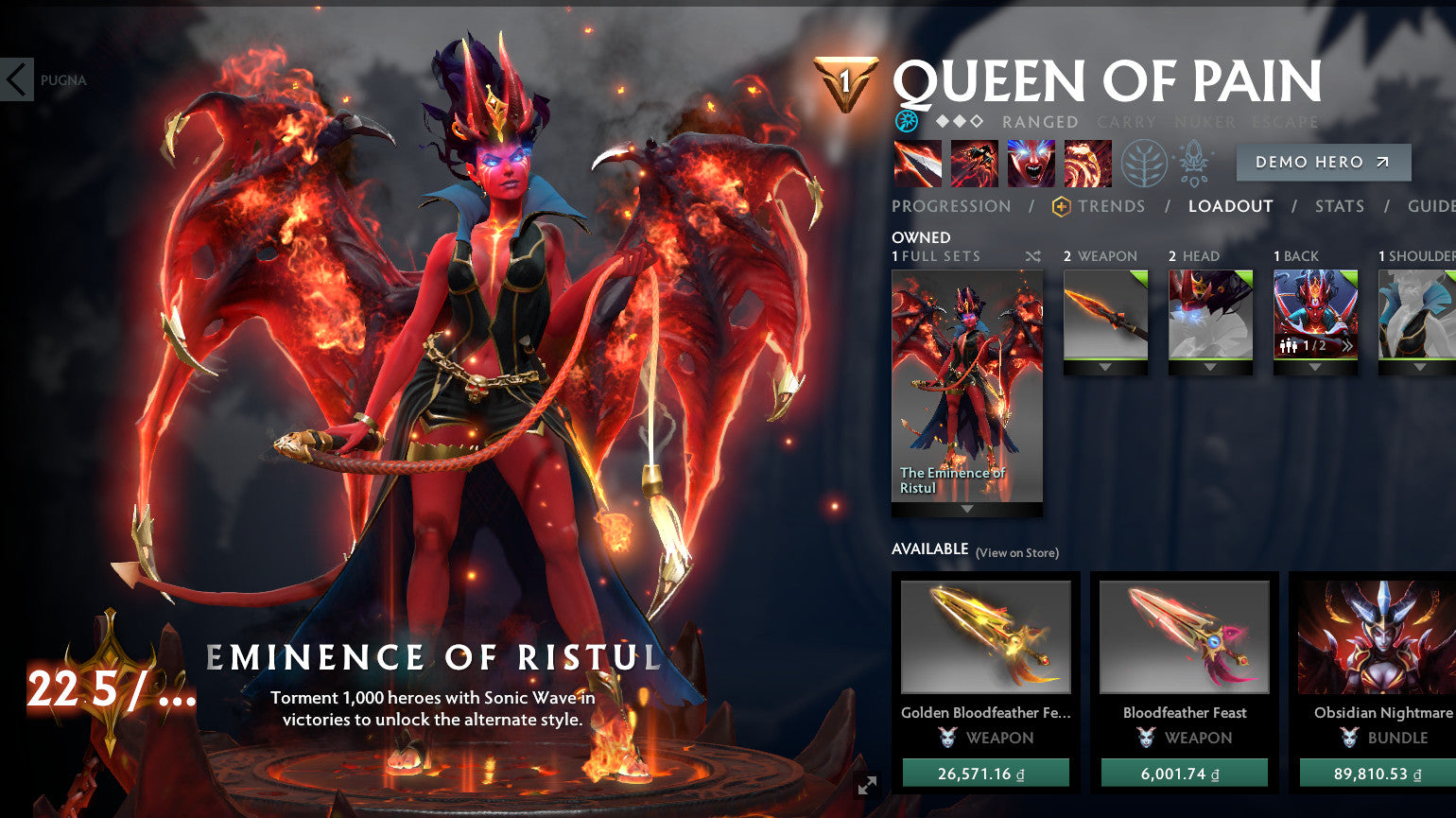Image resolution: width=1456 pixels, height=818 pixels.
Task: Select the Blink ability icon
Action: (973, 163)
